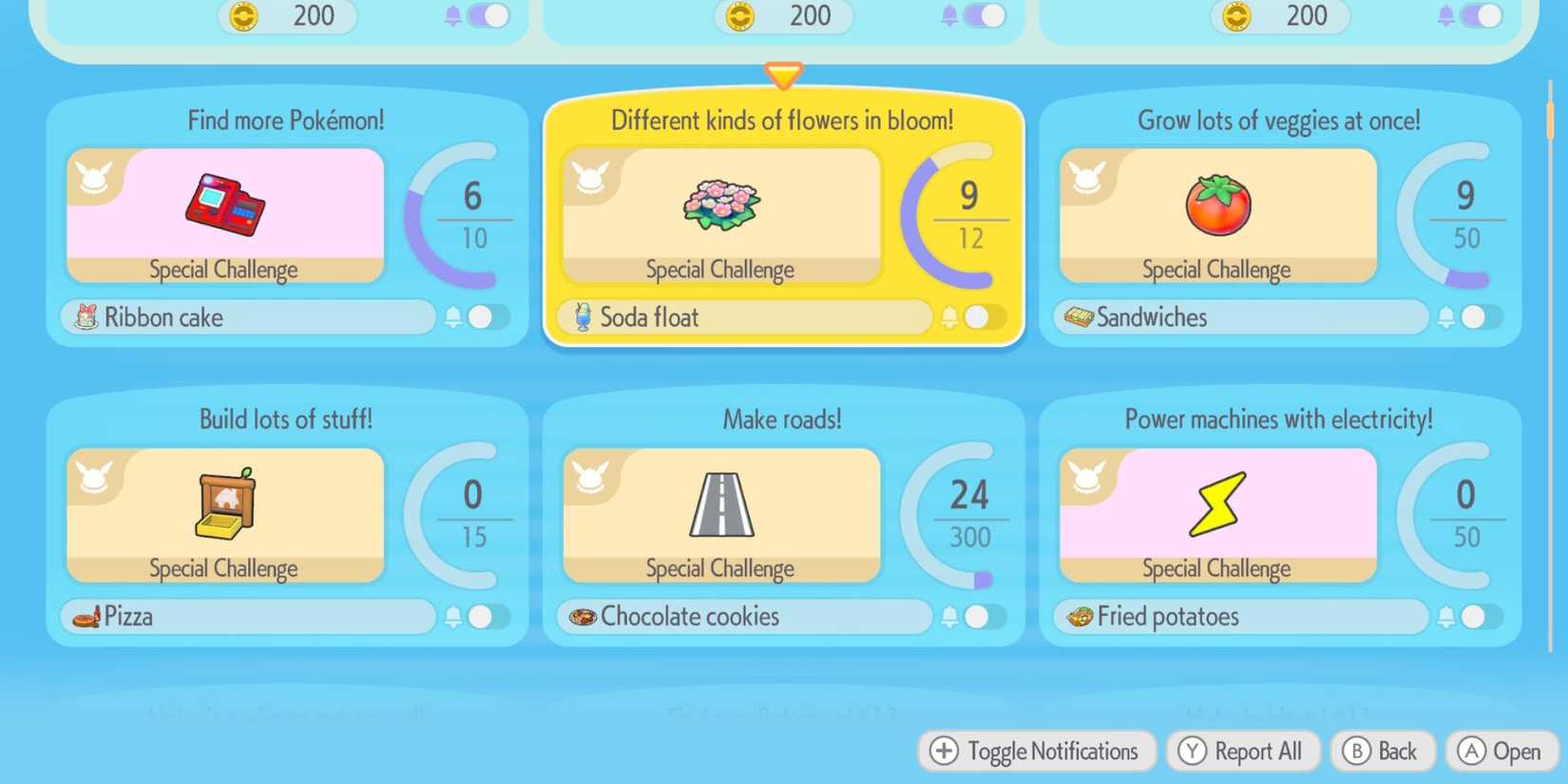Click the Back button
The width and height of the screenshot is (1568, 784).
(1383, 751)
